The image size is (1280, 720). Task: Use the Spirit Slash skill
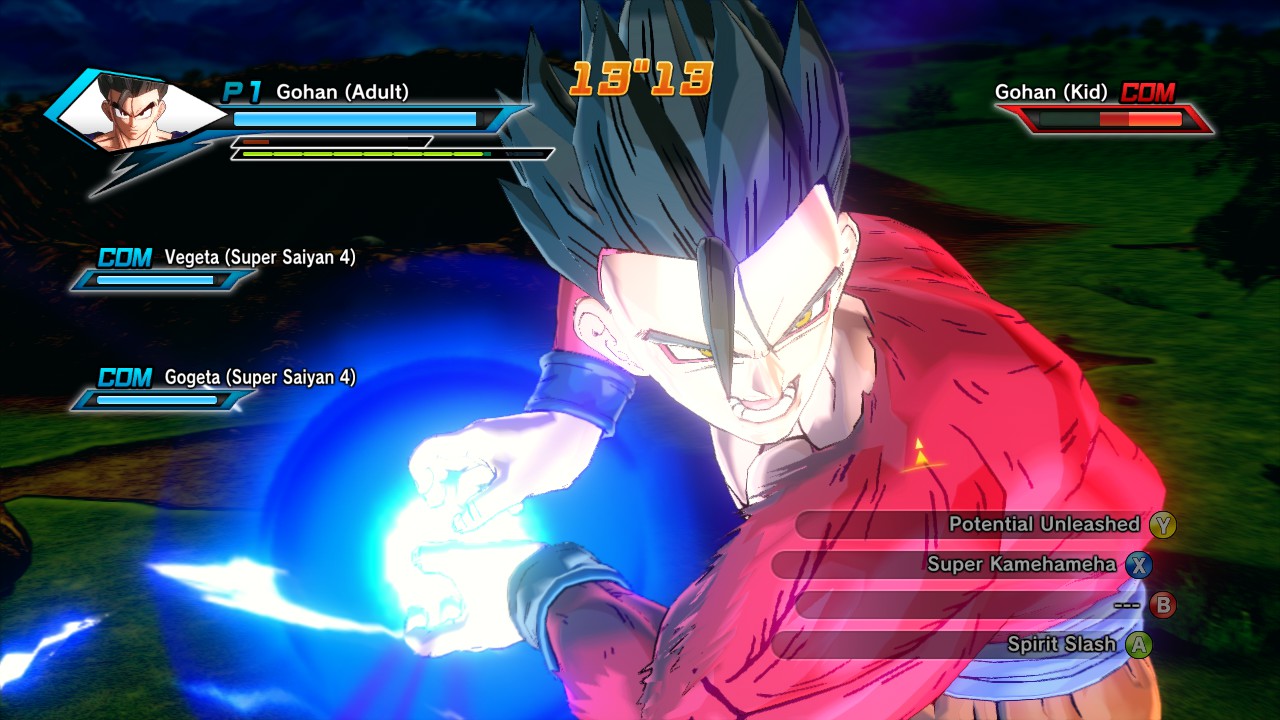pos(1060,645)
